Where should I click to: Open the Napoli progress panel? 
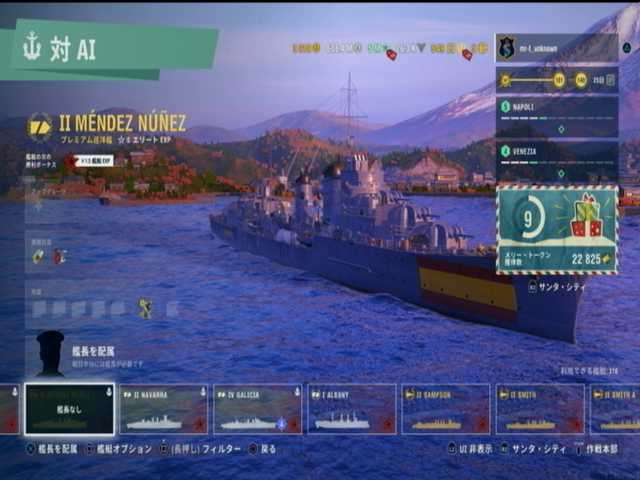556,117
